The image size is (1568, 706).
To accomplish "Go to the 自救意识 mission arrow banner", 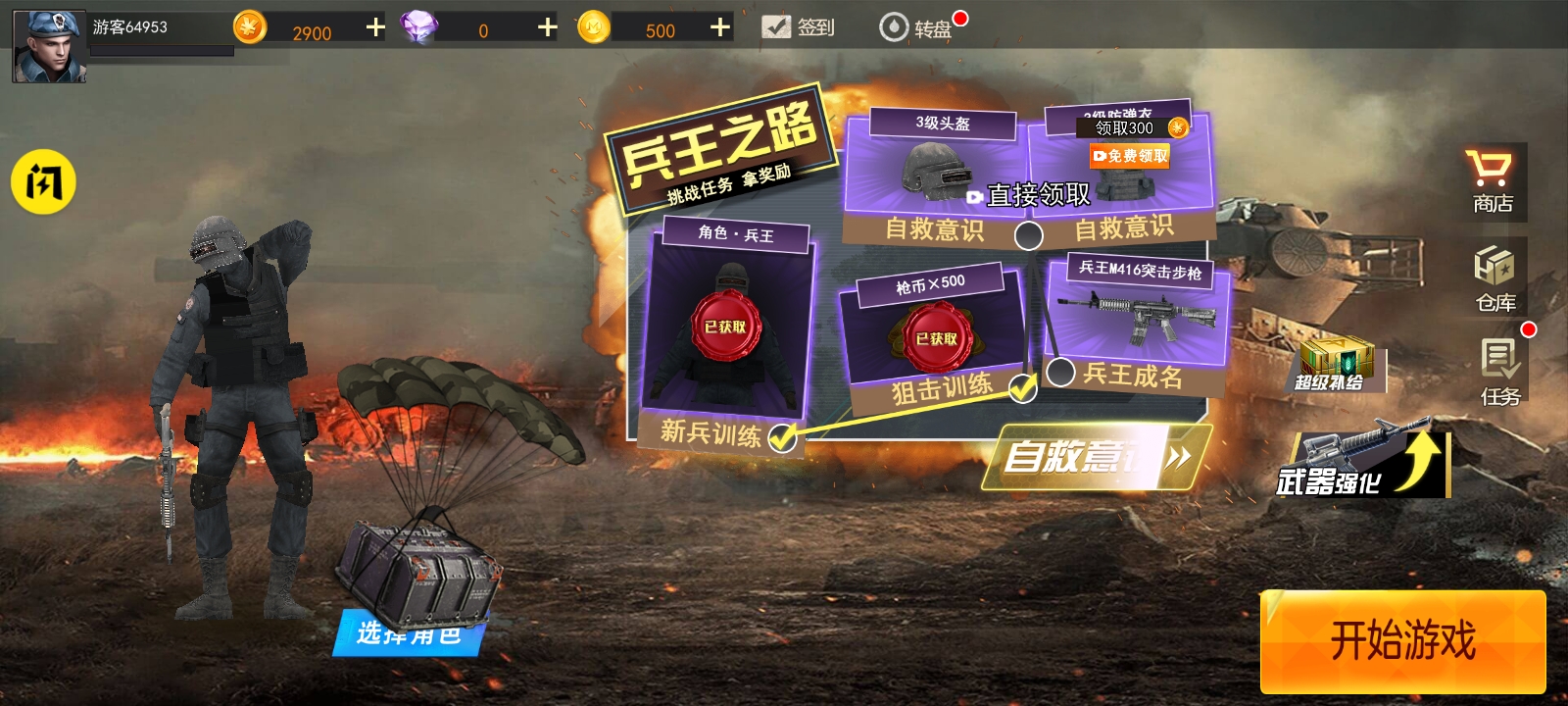I will (1098, 457).
